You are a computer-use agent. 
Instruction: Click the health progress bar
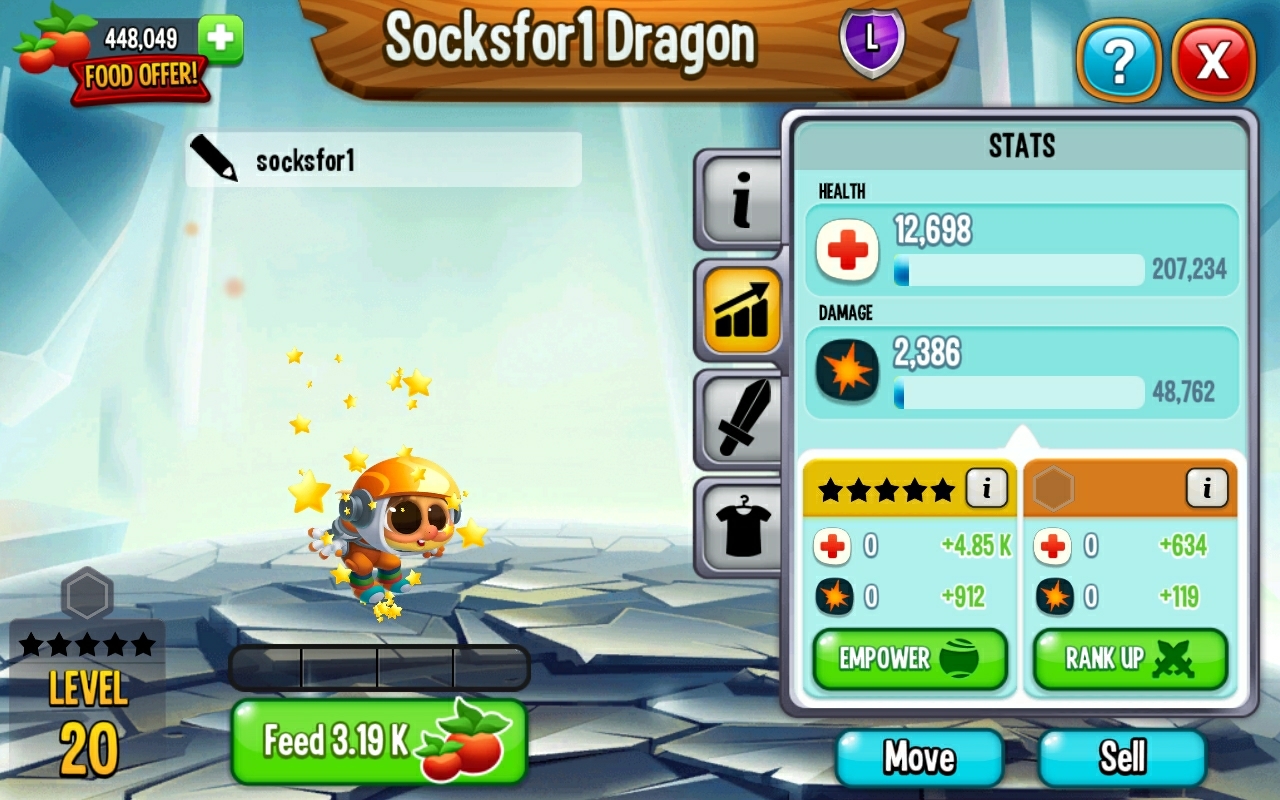(1020, 271)
